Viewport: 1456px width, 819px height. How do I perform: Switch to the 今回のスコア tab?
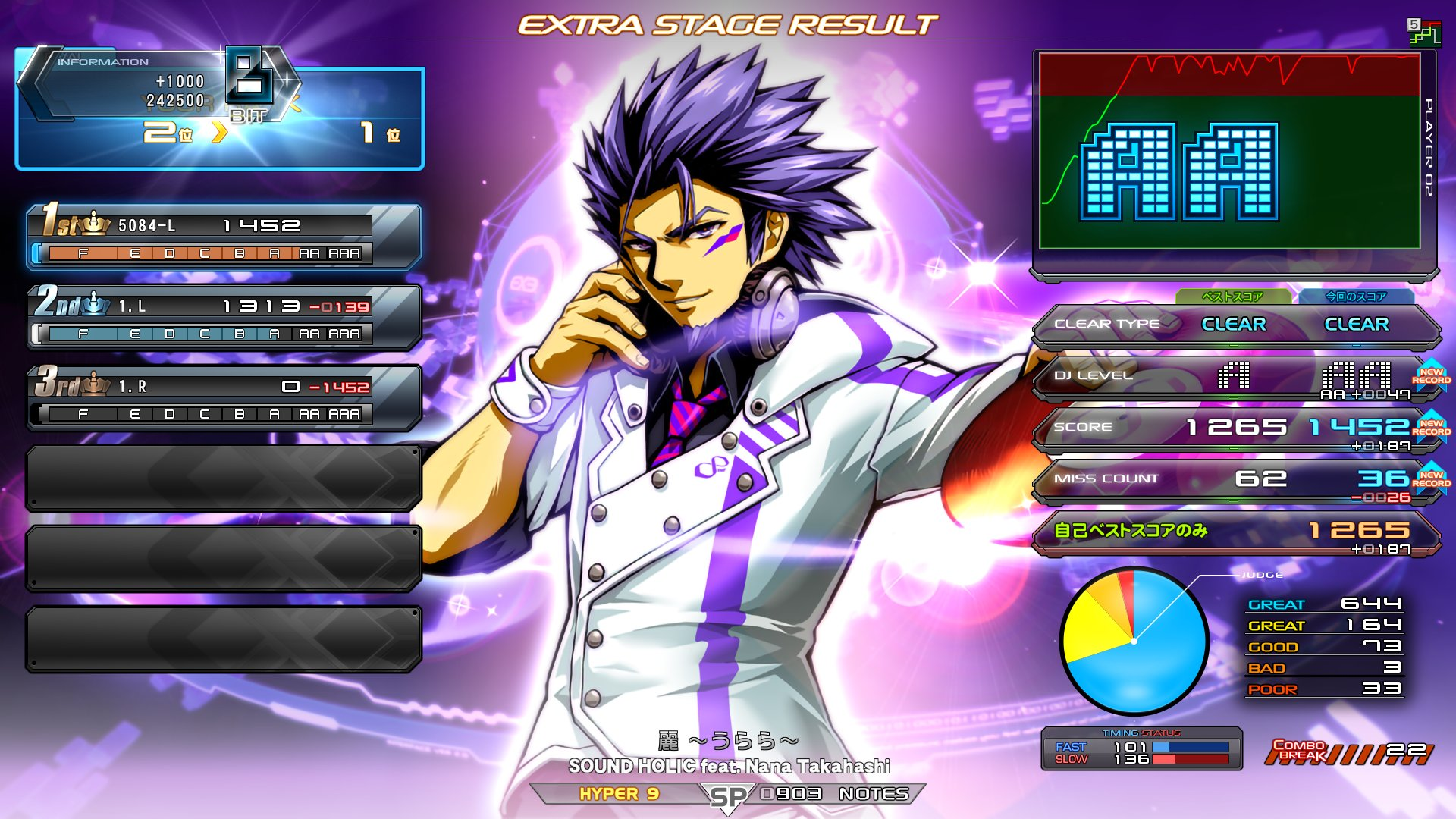tap(1355, 297)
